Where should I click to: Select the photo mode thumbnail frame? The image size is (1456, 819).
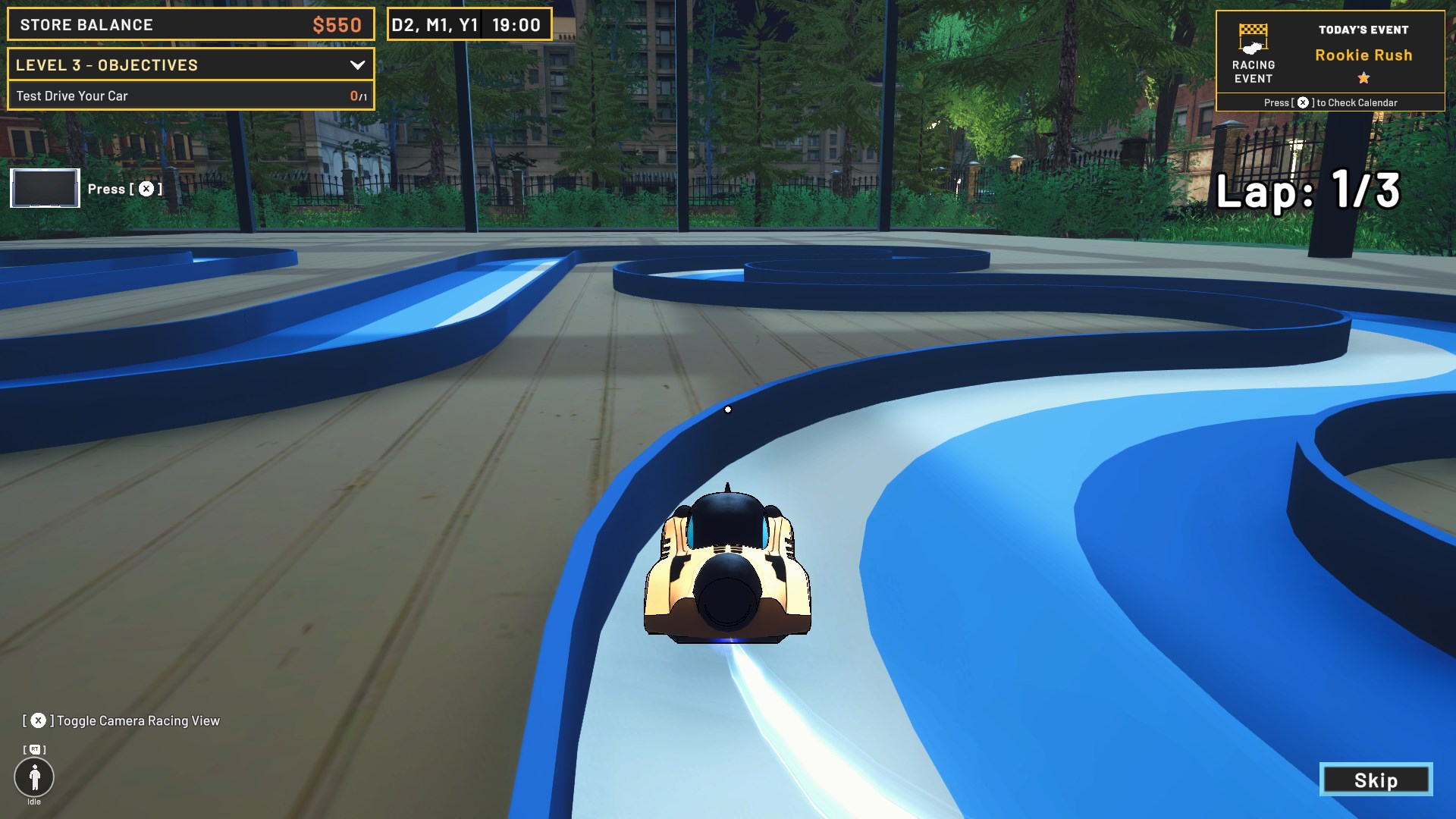(x=44, y=188)
